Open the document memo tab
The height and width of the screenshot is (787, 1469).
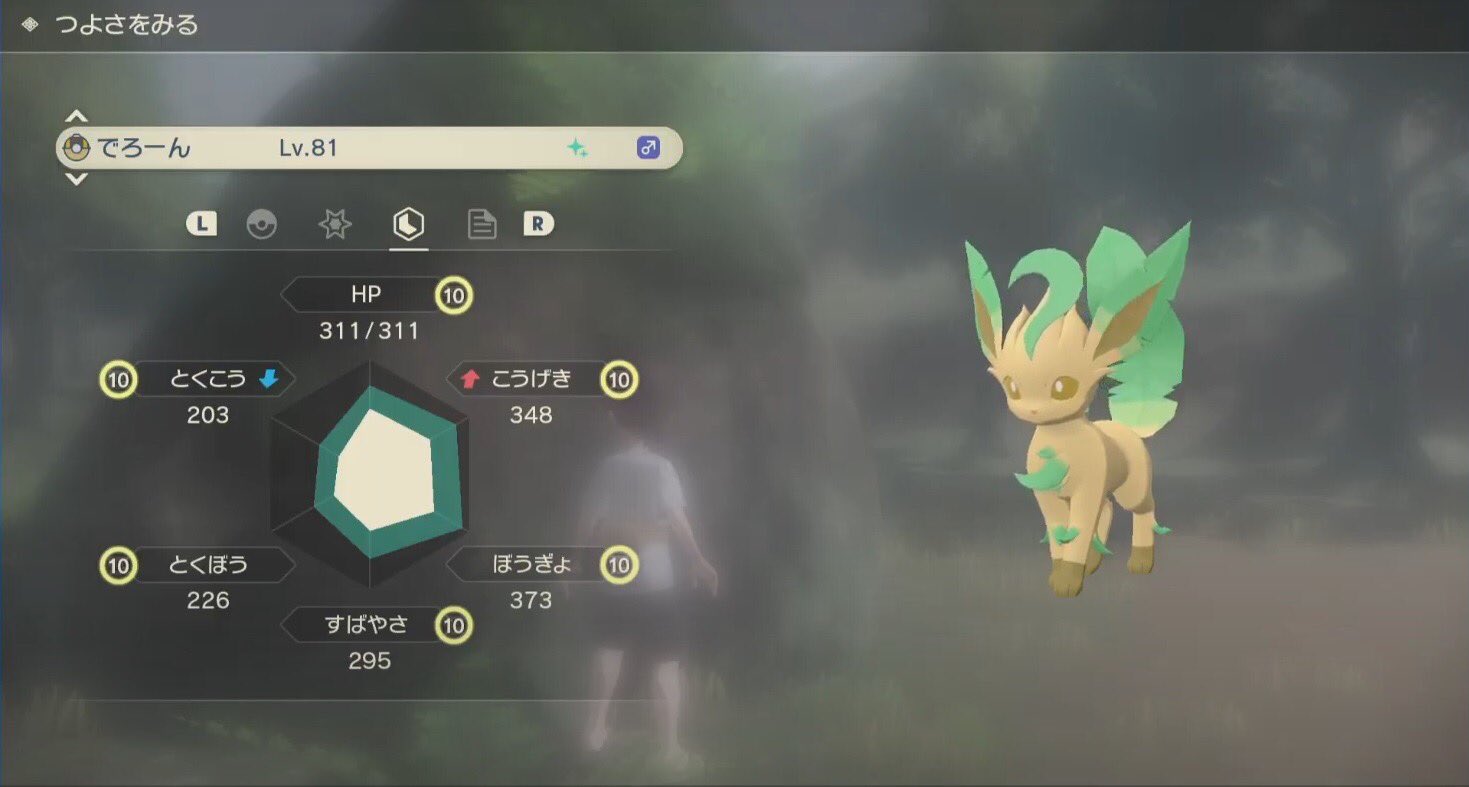(x=482, y=224)
